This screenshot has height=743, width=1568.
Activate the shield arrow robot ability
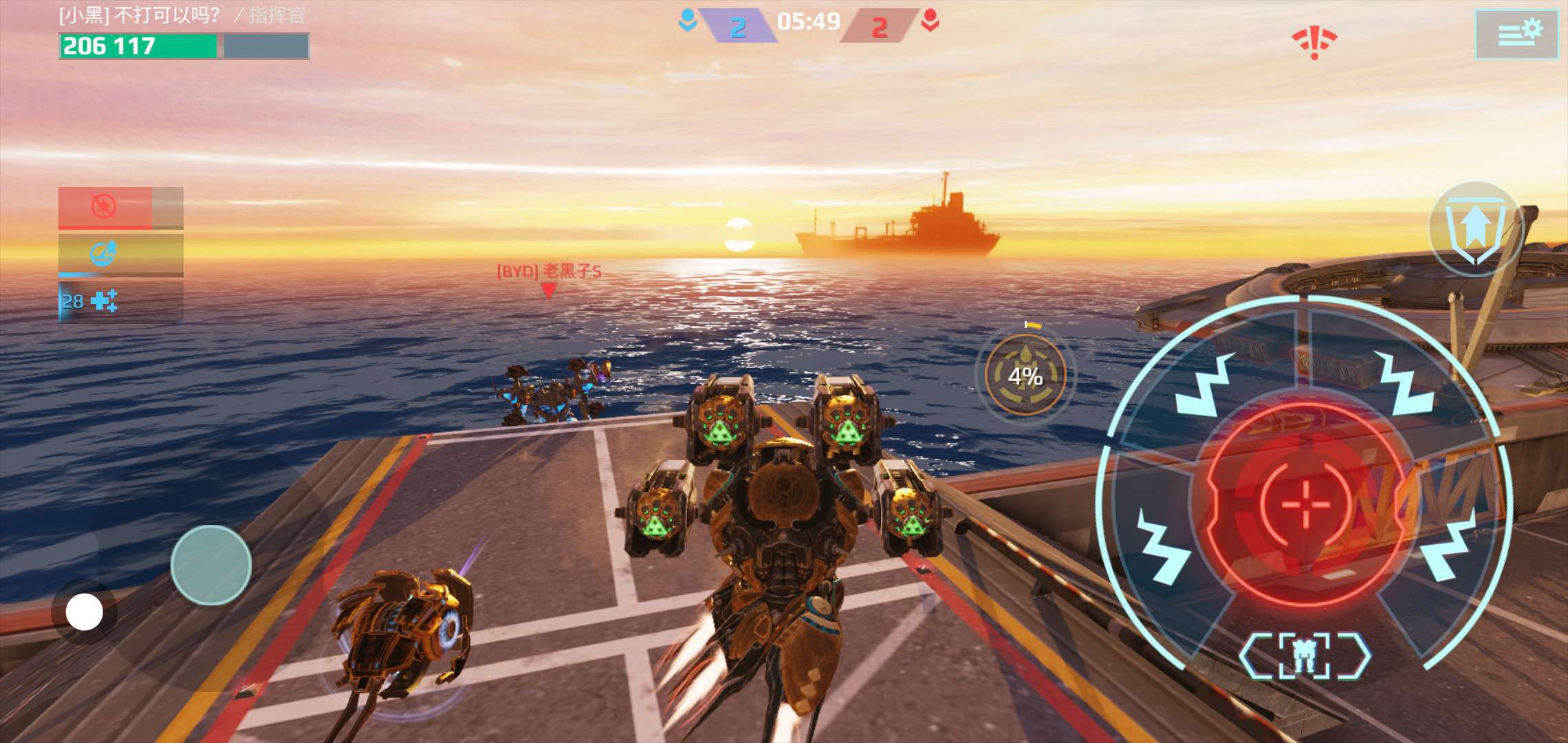click(x=1474, y=229)
